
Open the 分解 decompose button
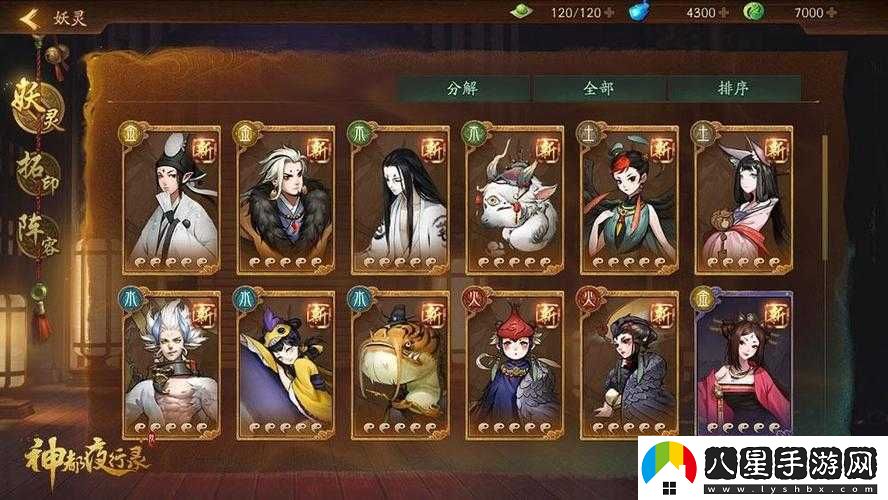(462, 87)
